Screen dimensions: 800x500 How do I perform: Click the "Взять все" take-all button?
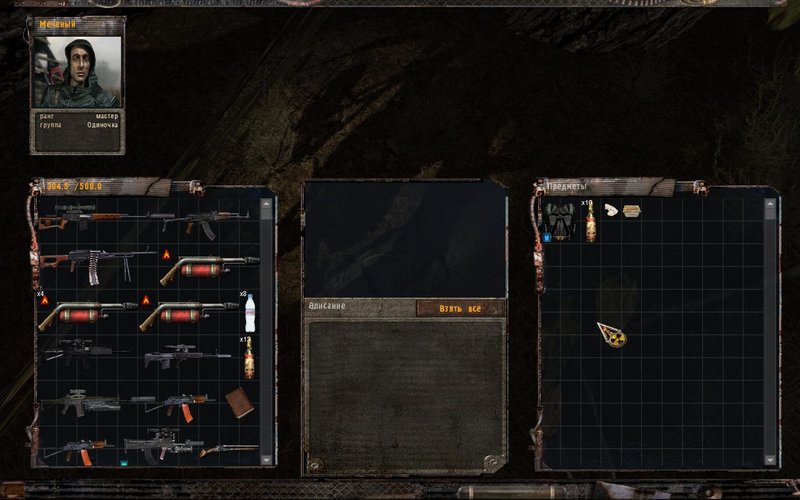(x=460, y=308)
